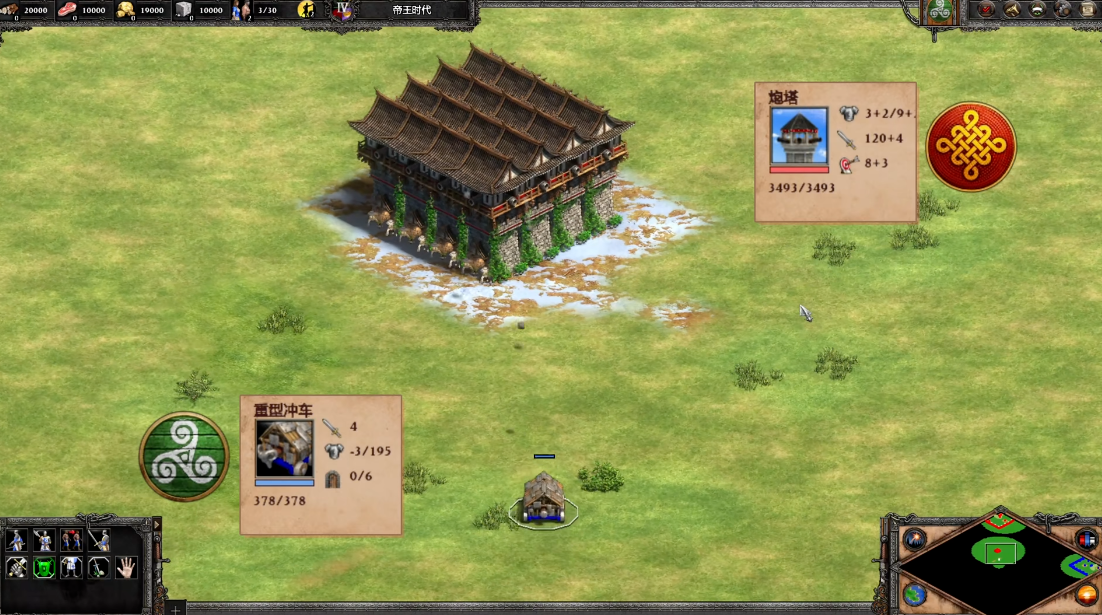Viewport: 1102px width, 615px height.
Task: Choose the follow command with two men
Action: click(71, 541)
